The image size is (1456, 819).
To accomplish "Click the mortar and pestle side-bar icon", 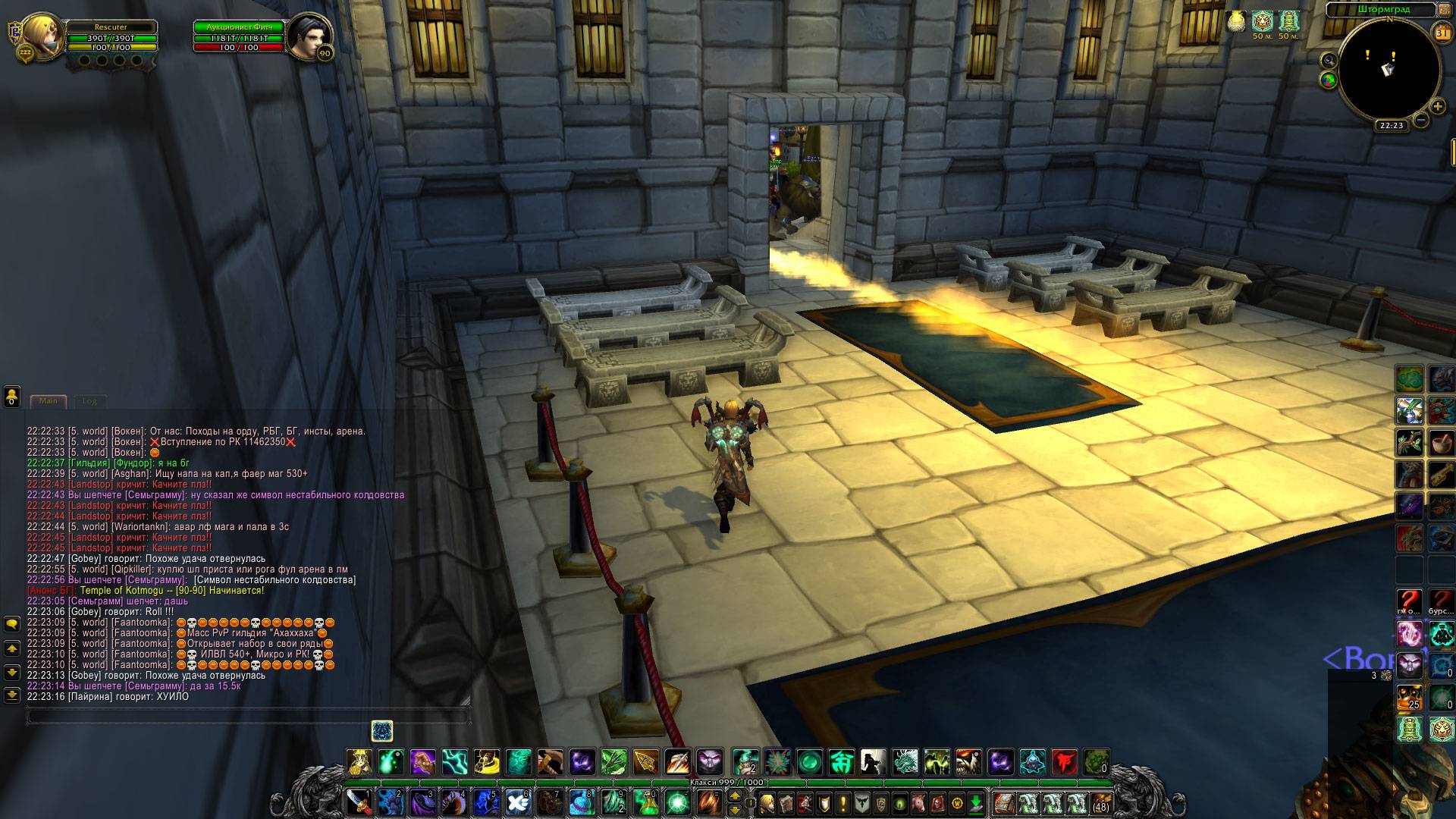I will coord(1441,442).
